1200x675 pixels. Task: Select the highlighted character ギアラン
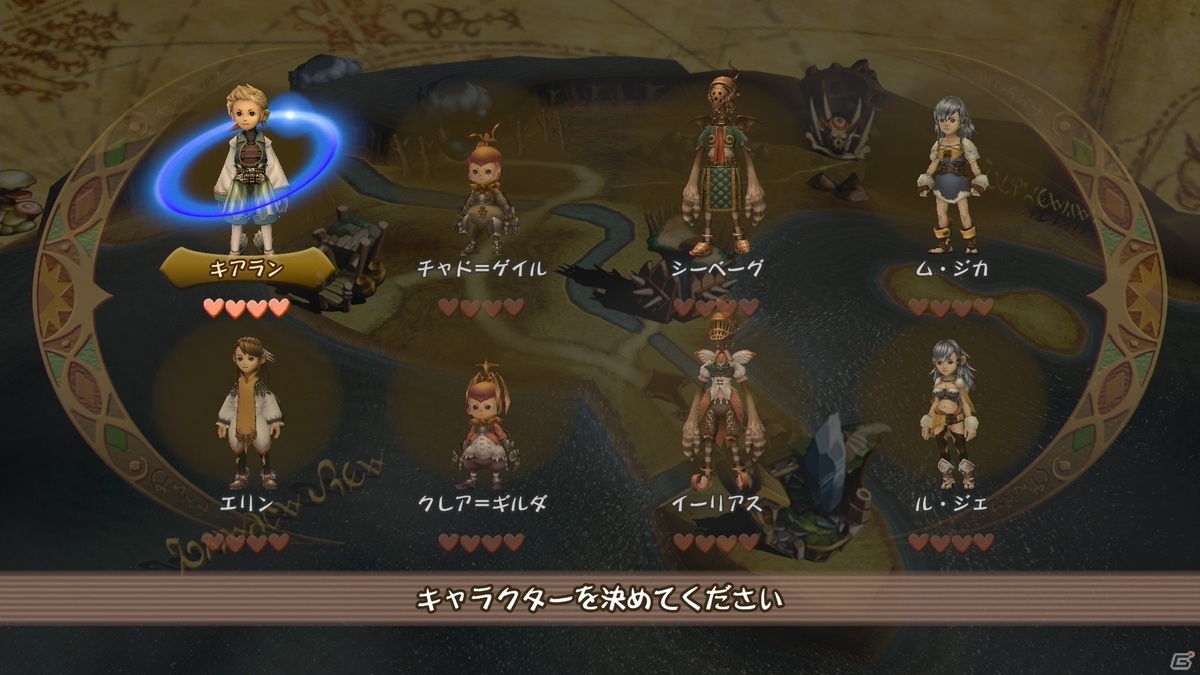click(x=247, y=170)
